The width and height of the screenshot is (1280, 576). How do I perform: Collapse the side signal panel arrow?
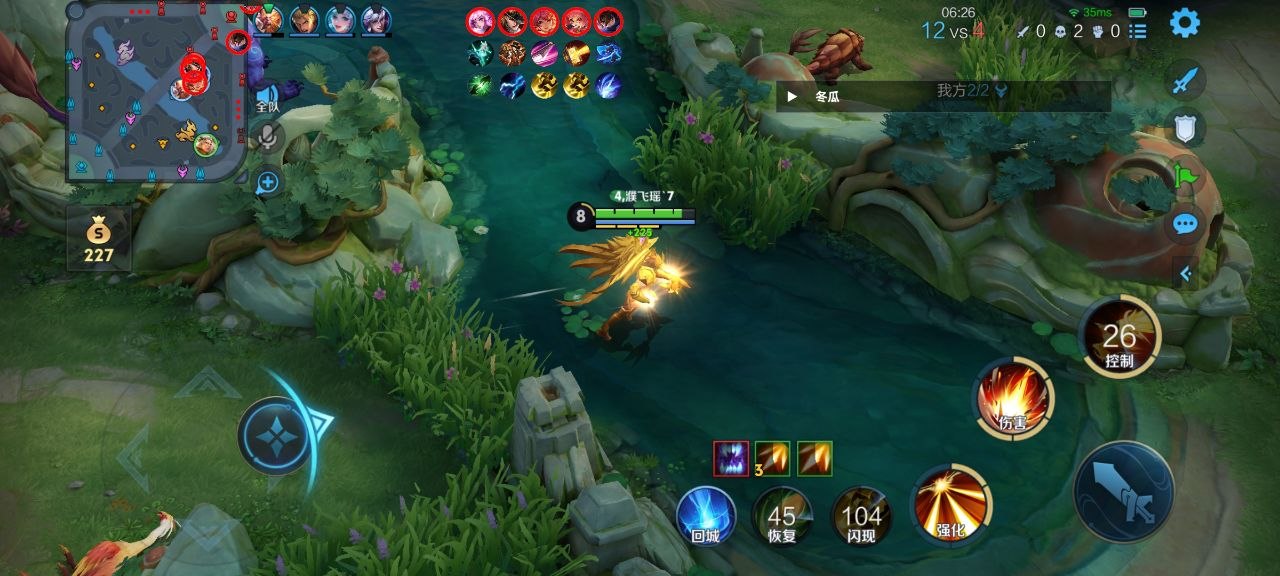[1185, 272]
